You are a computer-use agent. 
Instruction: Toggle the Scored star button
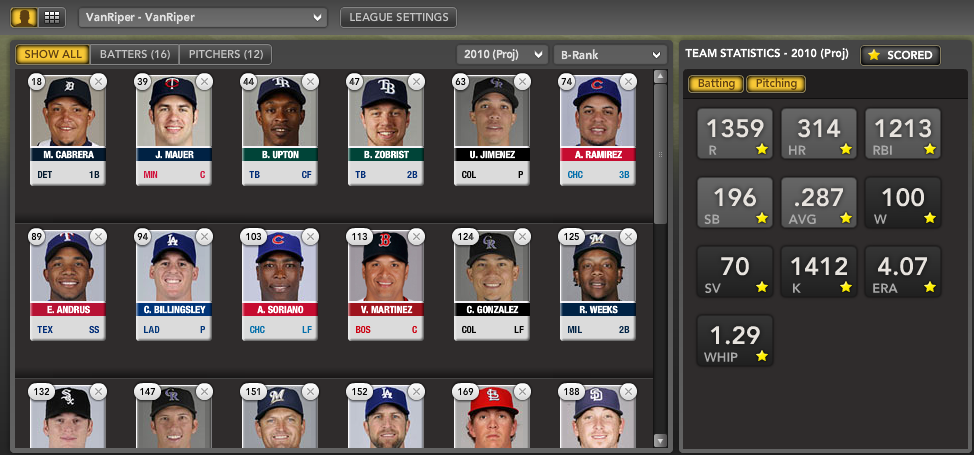point(900,55)
